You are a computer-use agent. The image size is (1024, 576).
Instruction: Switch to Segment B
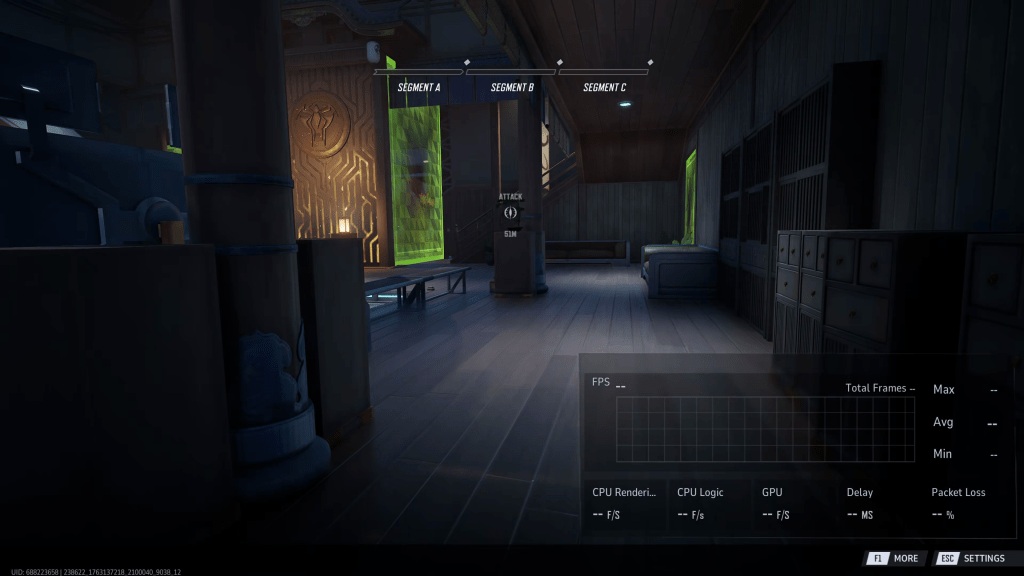[512, 87]
